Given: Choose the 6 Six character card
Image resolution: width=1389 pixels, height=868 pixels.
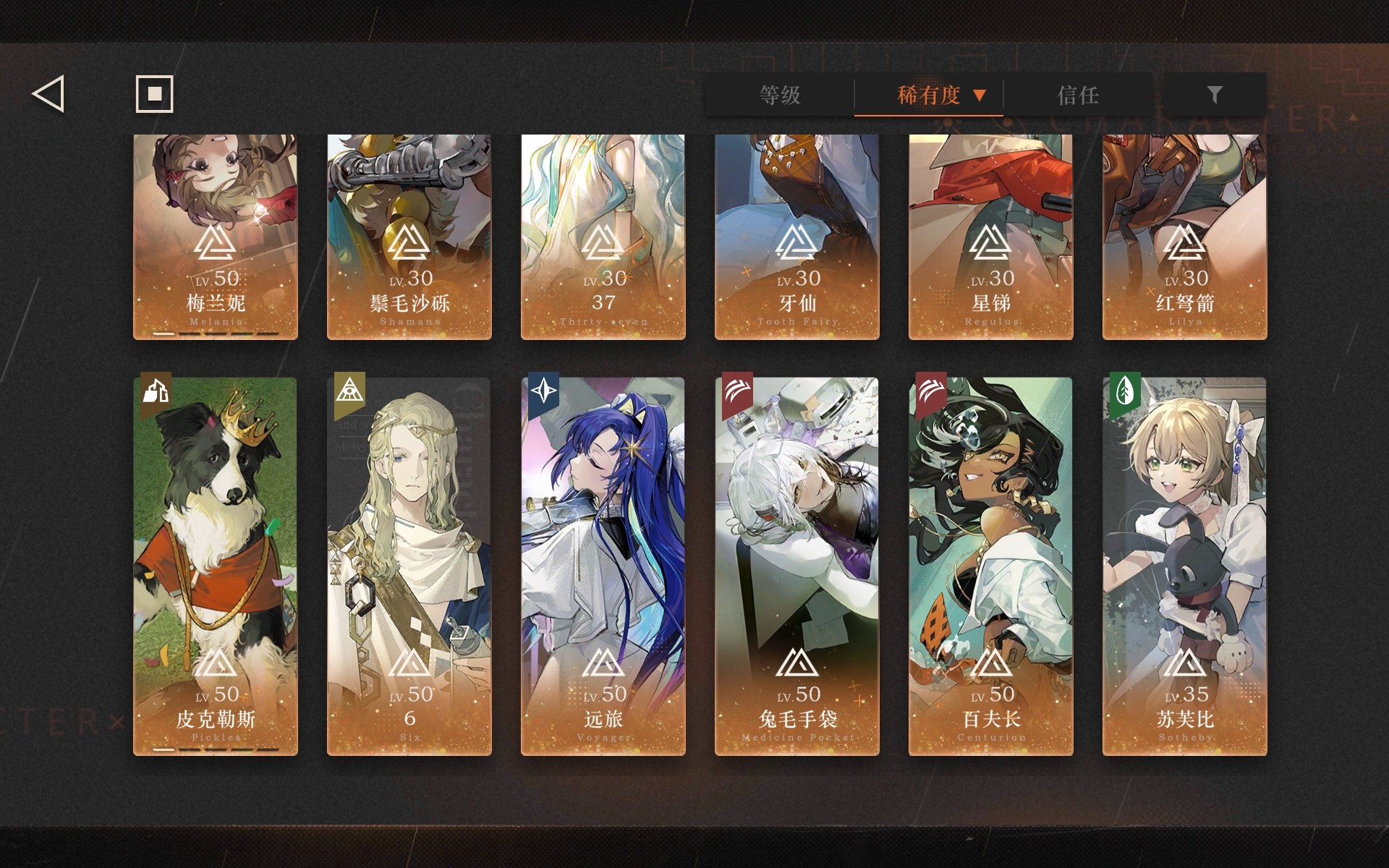Looking at the screenshot, I should point(409,566).
